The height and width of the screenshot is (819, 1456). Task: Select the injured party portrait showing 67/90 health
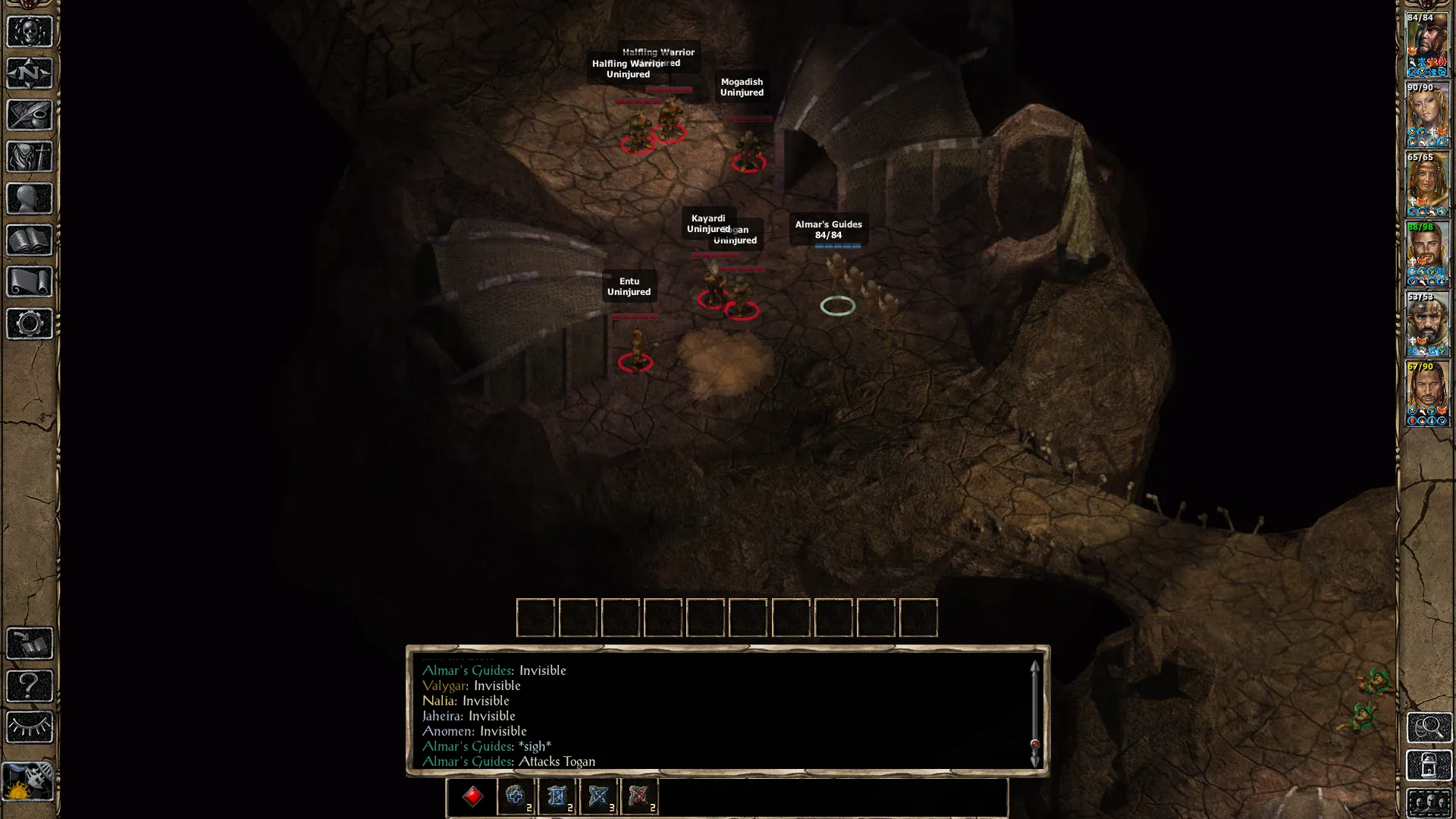pyautogui.click(x=1426, y=394)
